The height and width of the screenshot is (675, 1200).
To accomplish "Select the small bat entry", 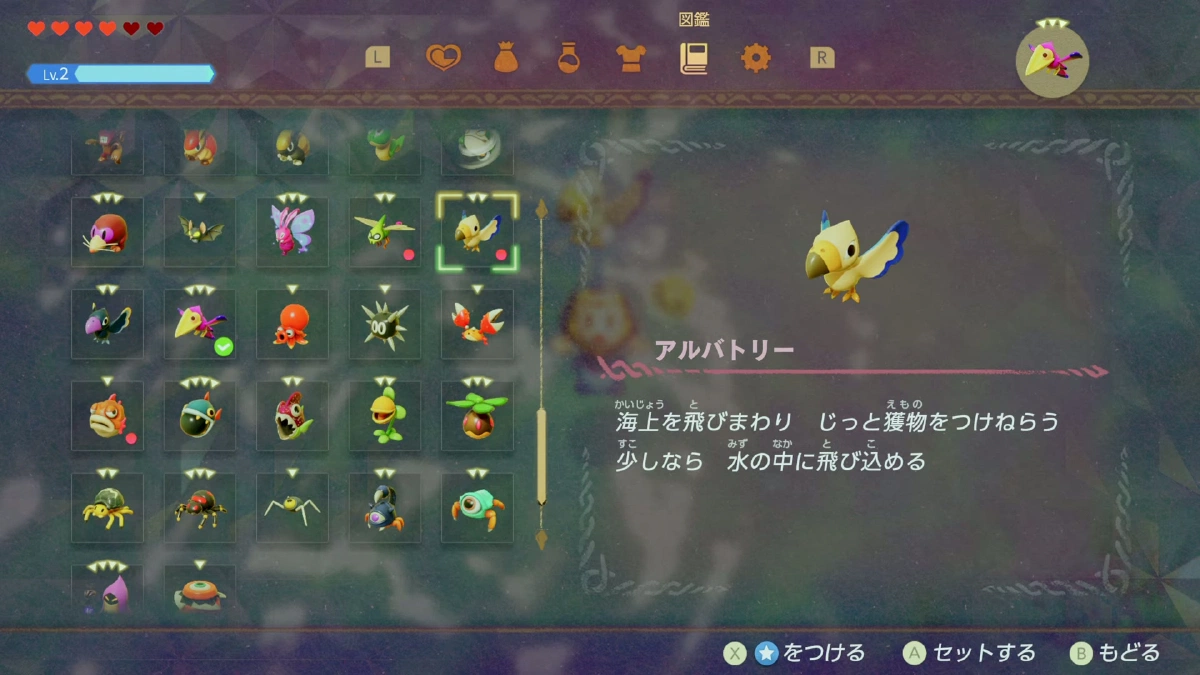I will 200,232.
